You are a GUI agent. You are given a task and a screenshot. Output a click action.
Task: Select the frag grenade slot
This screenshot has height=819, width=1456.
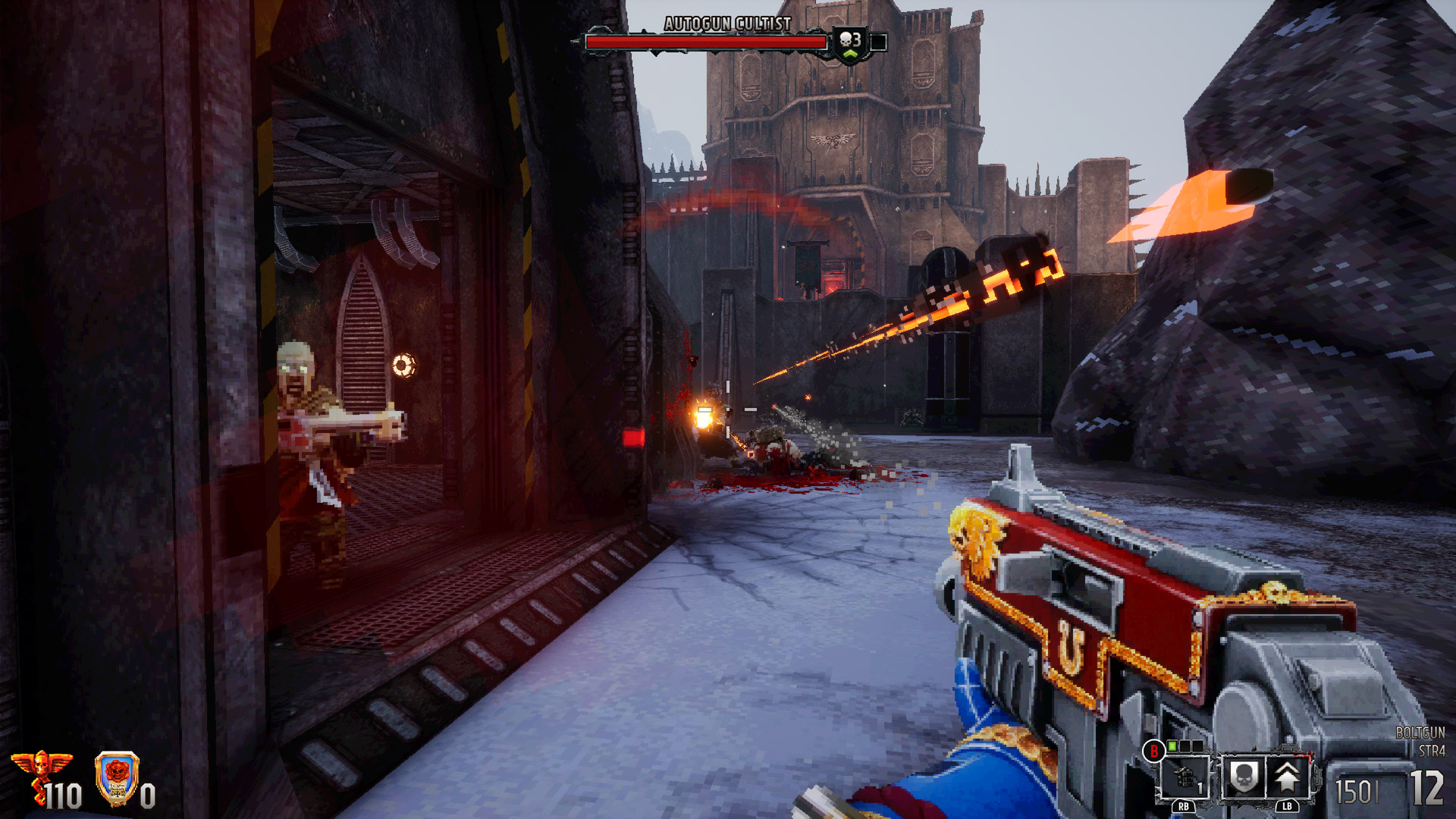click(x=1185, y=777)
